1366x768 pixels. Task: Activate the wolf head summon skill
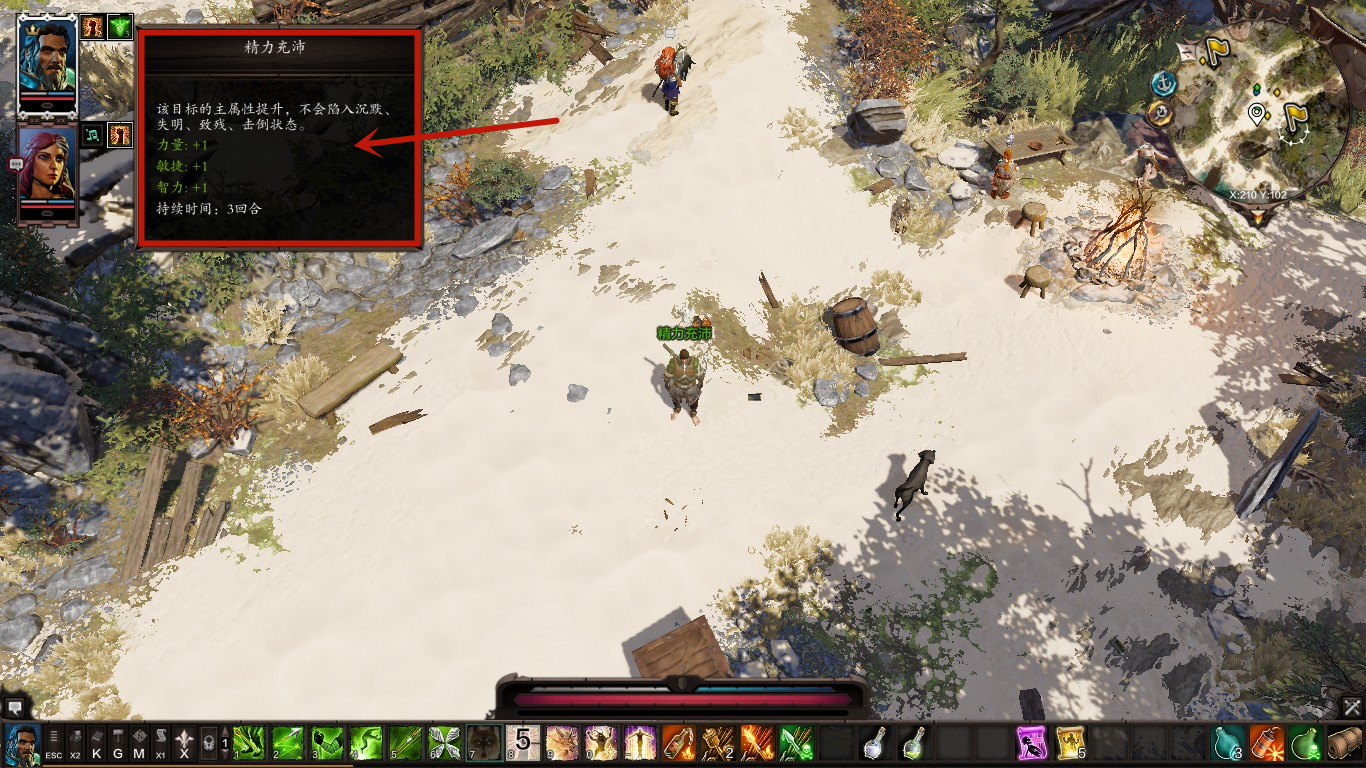pyautogui.click(x=485, y=743)
